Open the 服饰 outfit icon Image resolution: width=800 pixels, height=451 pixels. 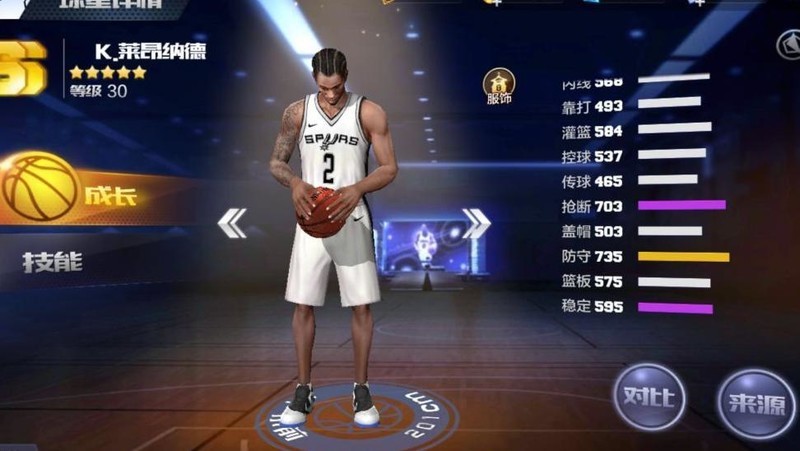pyautogui.click(x=499, y=87)
